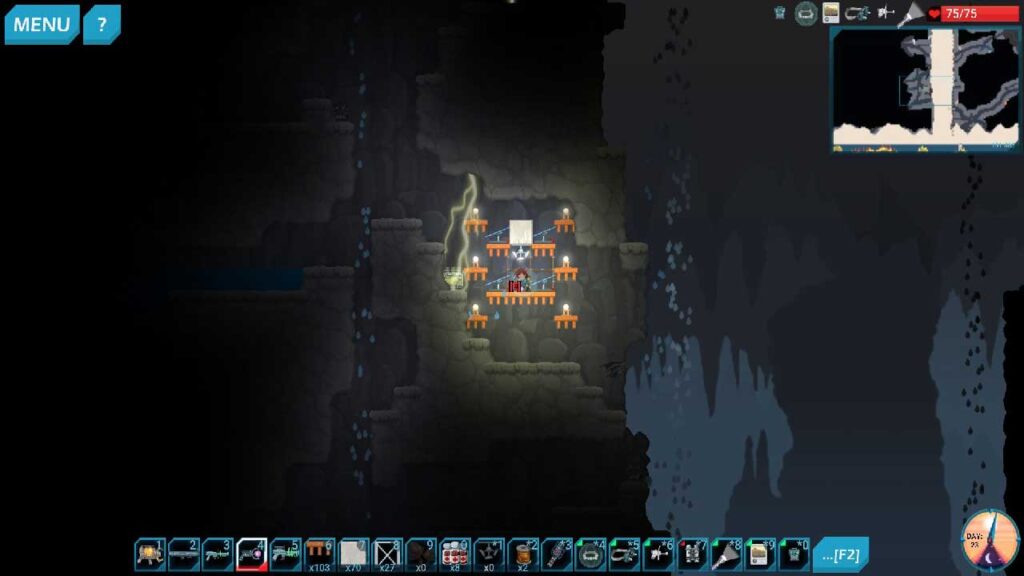This screenshot has width=1024, height=576.
Task: Choose the medkit stack x8
Action: (x=456, y=553)
